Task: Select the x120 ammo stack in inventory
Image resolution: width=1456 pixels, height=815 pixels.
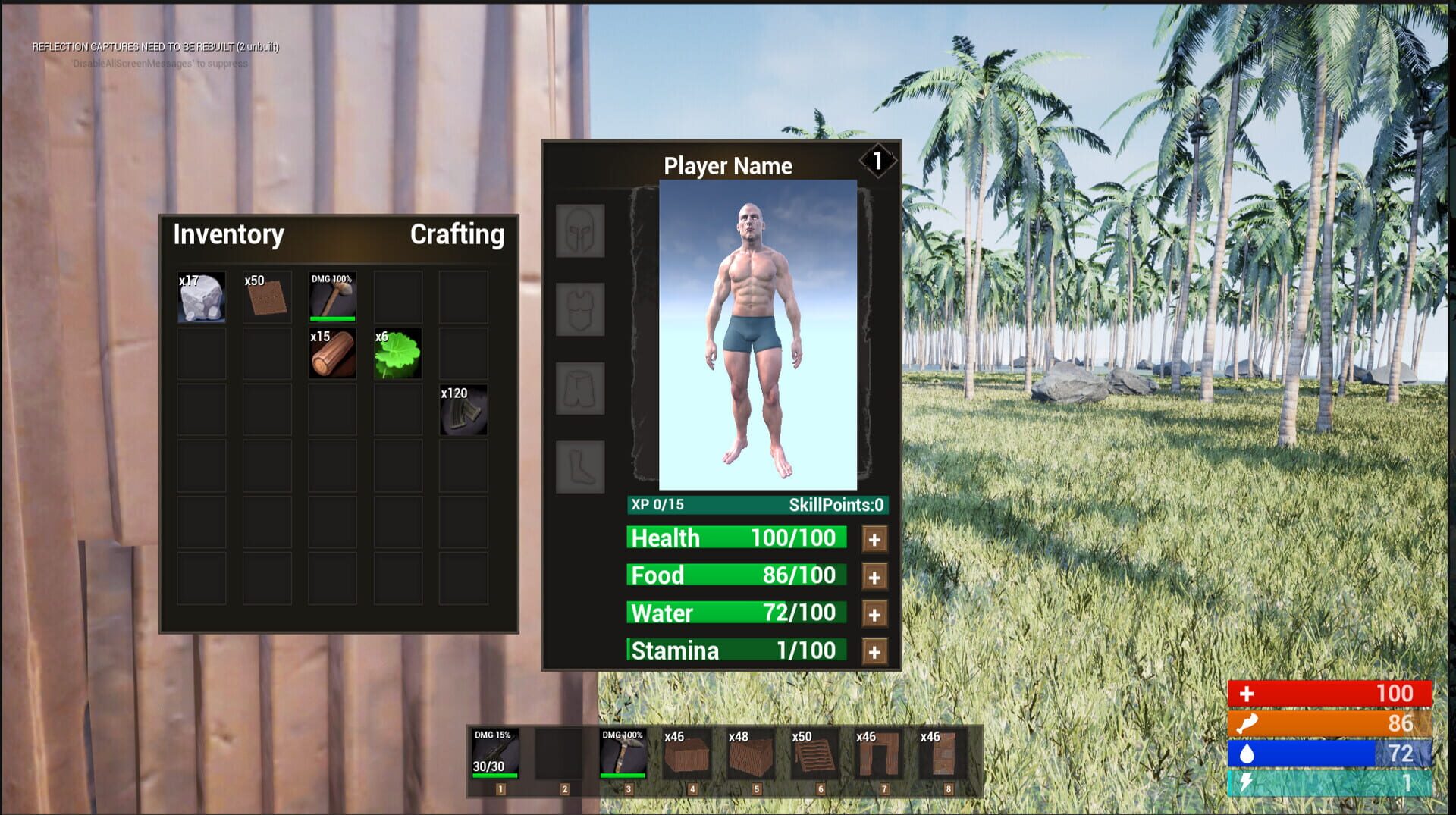Action: (462, 410)
